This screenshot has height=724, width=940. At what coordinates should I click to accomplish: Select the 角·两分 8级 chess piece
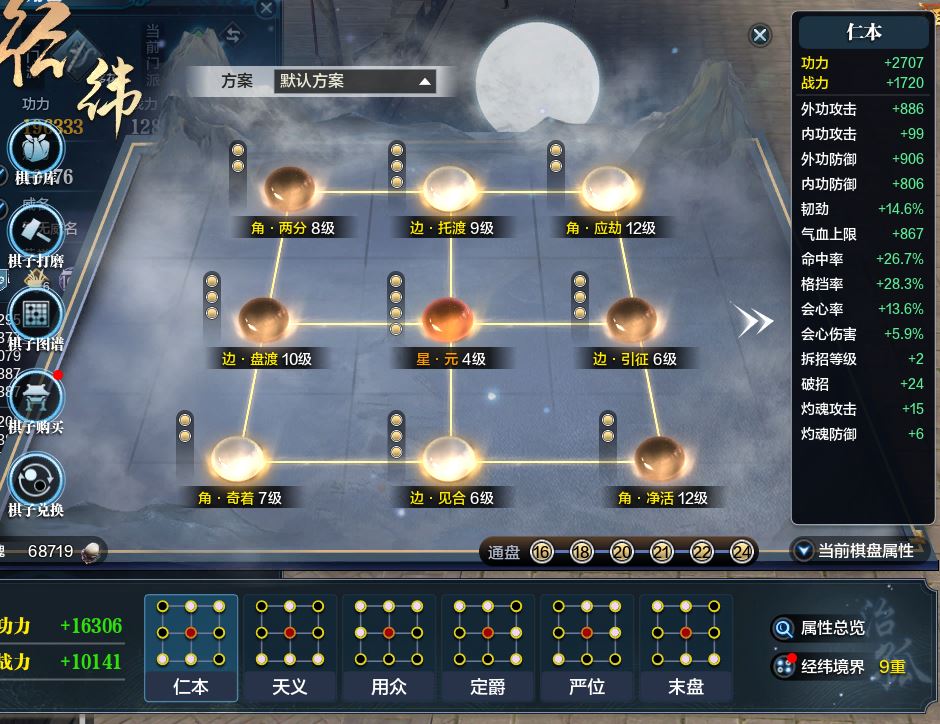[291, 188]
